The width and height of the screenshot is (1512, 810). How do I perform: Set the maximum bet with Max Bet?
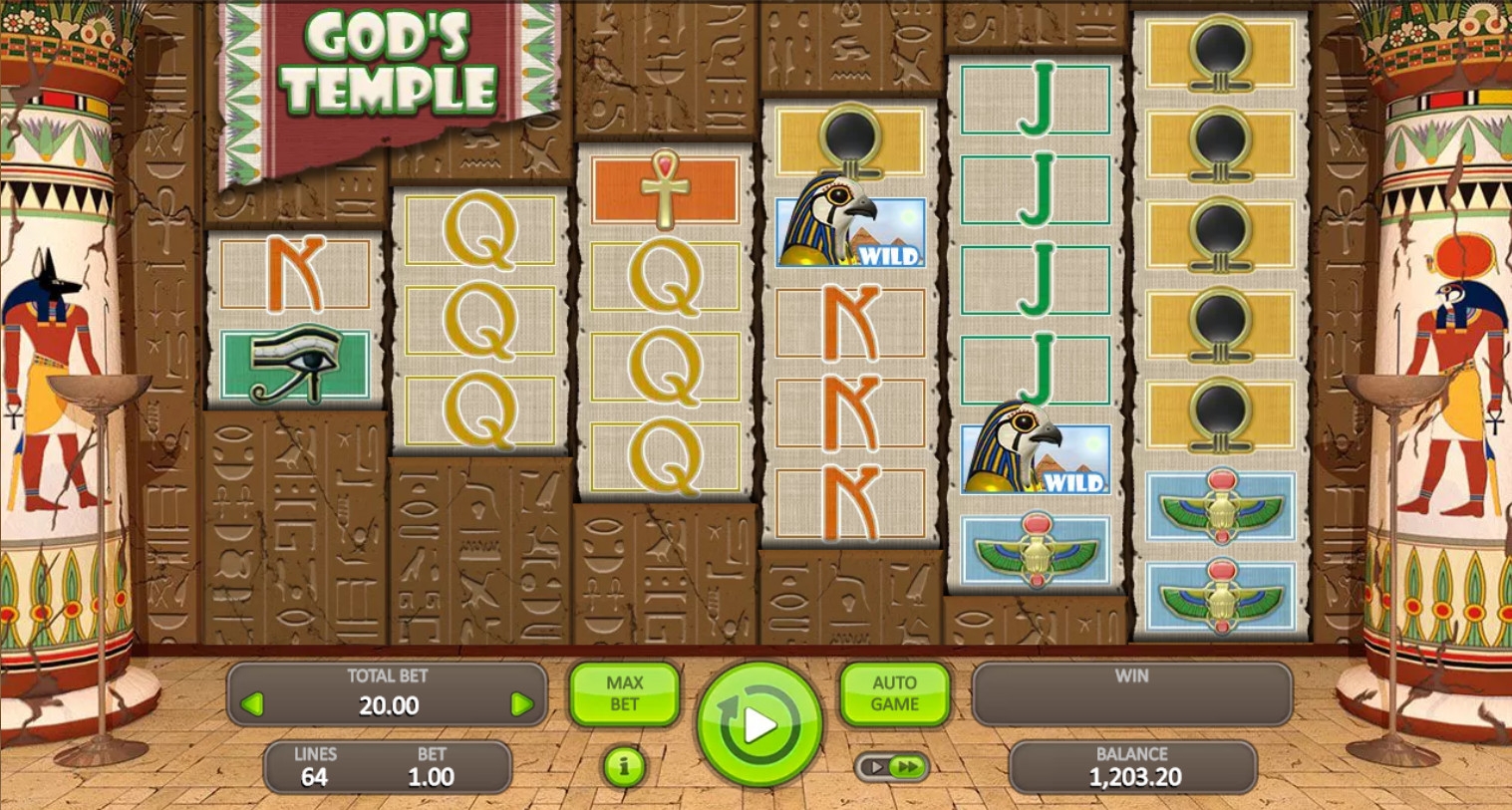(x=624, y=693)
